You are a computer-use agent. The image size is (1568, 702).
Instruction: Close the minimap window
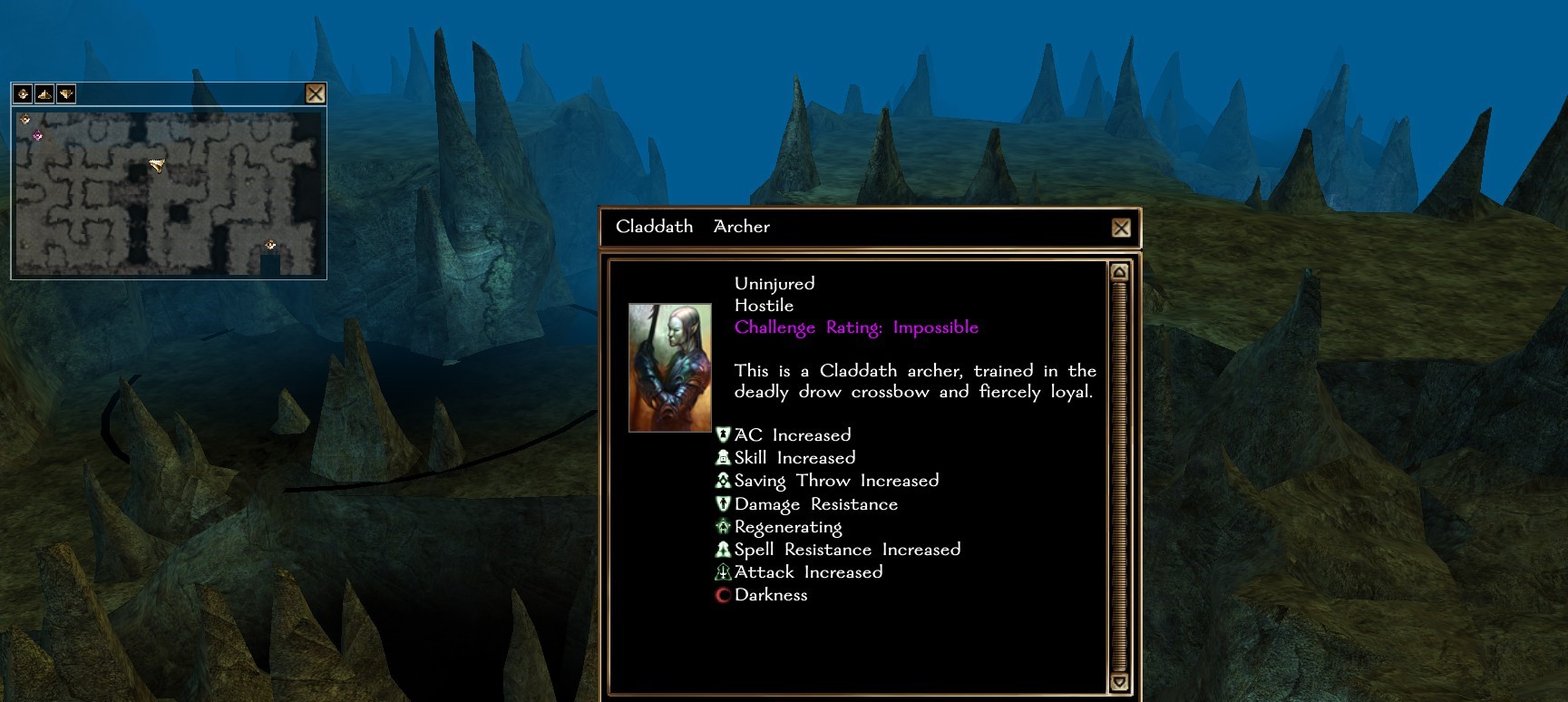(315, 93)
